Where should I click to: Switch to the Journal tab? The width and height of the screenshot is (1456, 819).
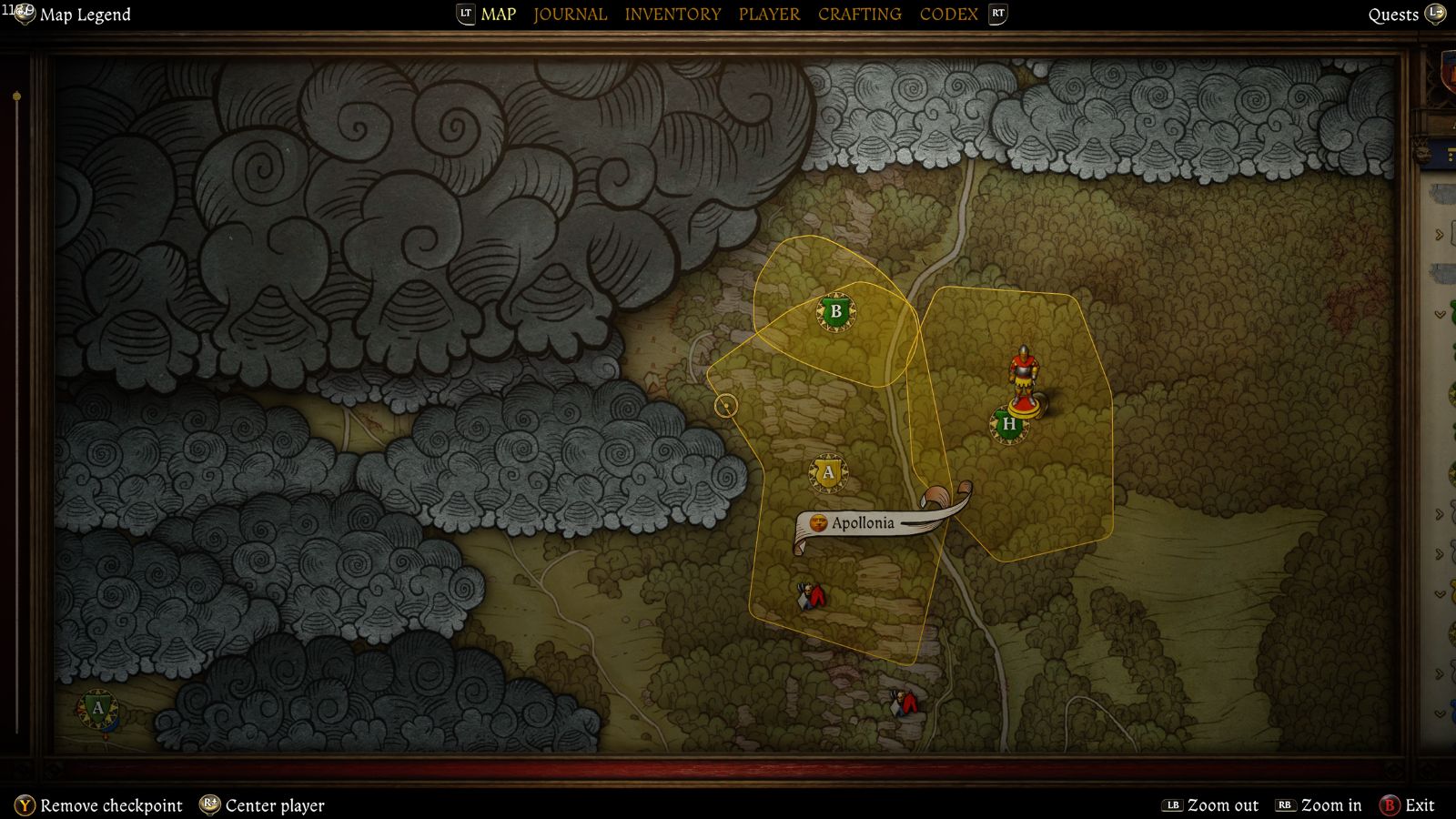[x=570, y=15]
